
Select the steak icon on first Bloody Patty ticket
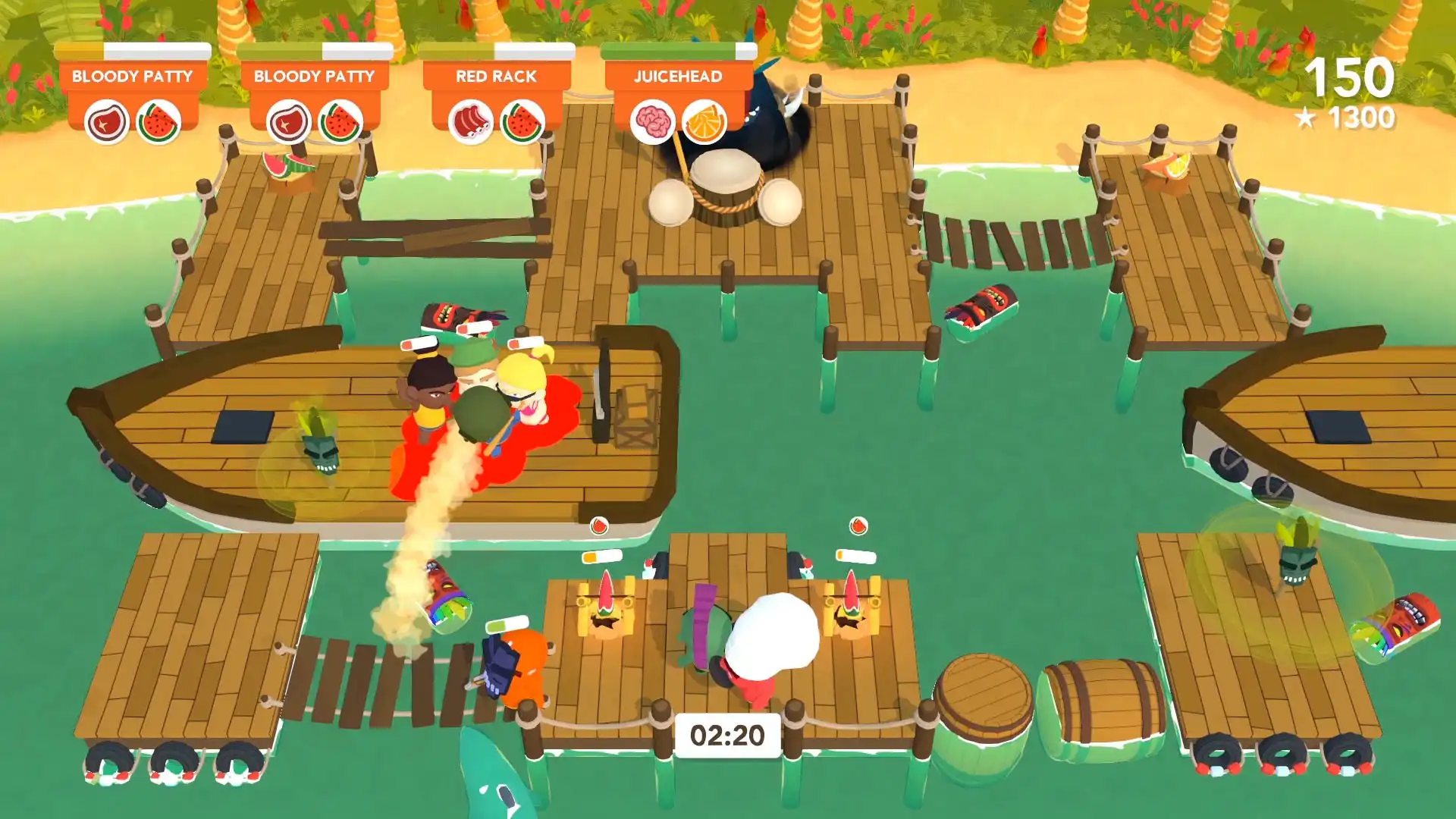pos(106,120)
